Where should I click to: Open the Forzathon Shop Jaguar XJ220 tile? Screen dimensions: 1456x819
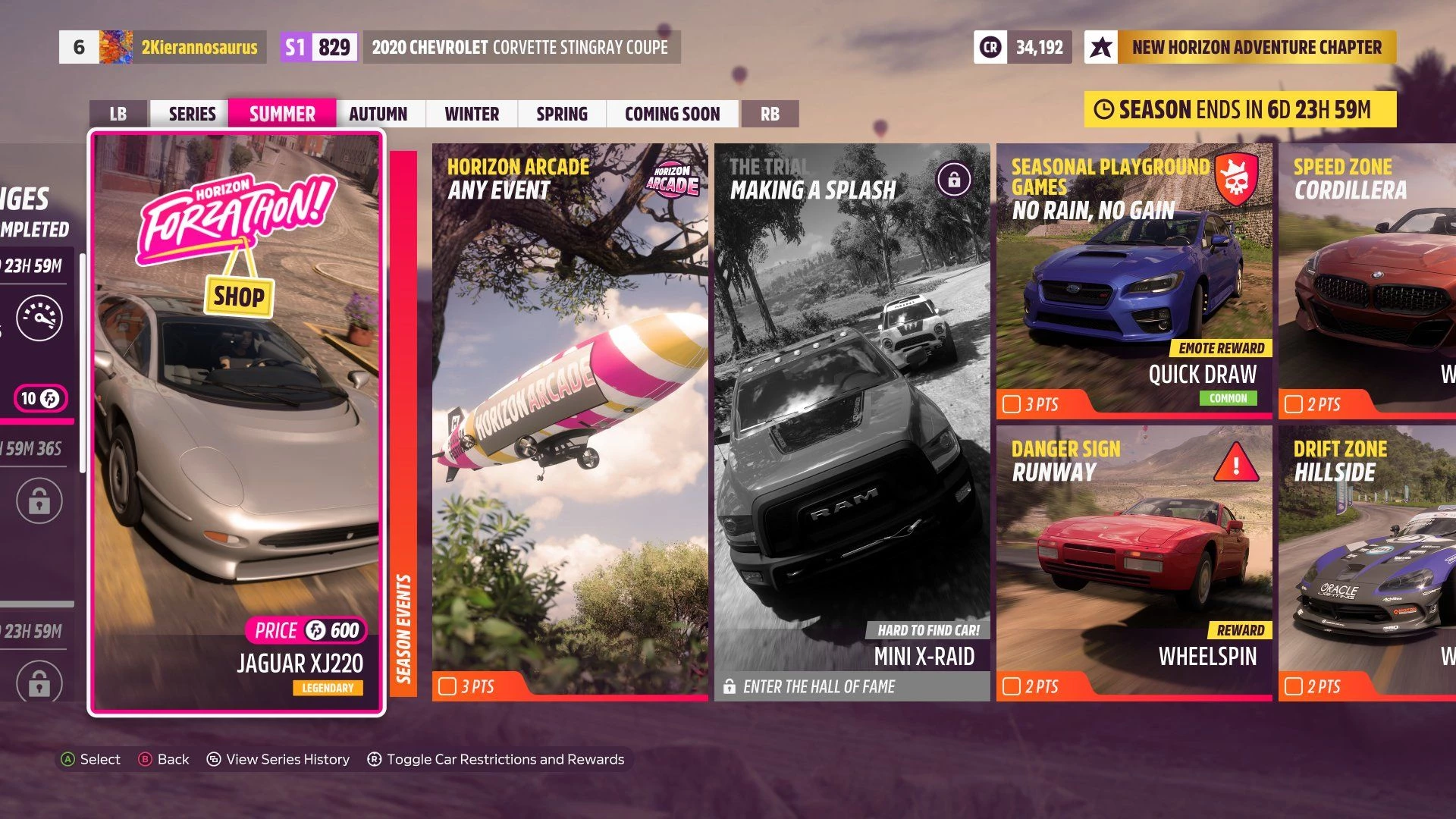[237, 422]
